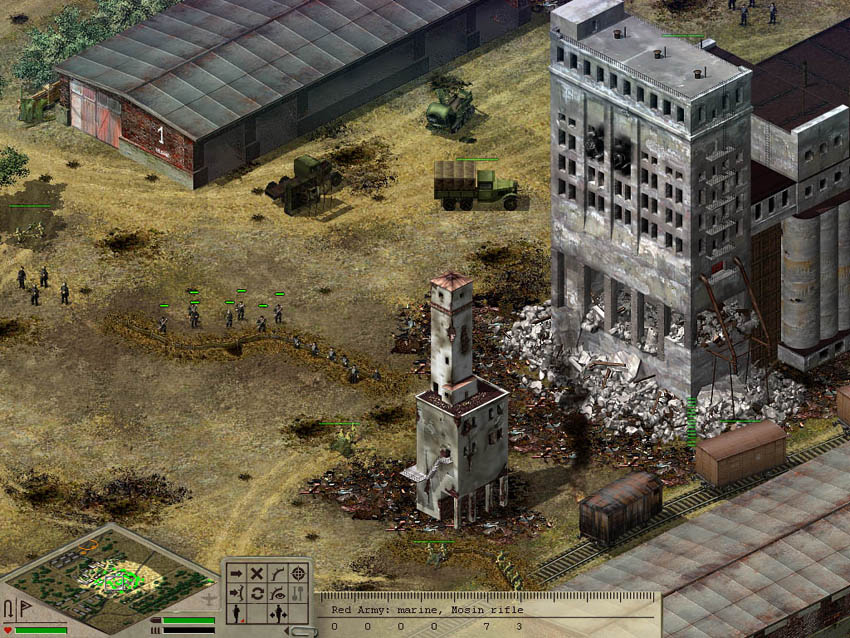The image size is (850, 638).
Task: Click the flag icon beside the minimap
Action: 24,608
